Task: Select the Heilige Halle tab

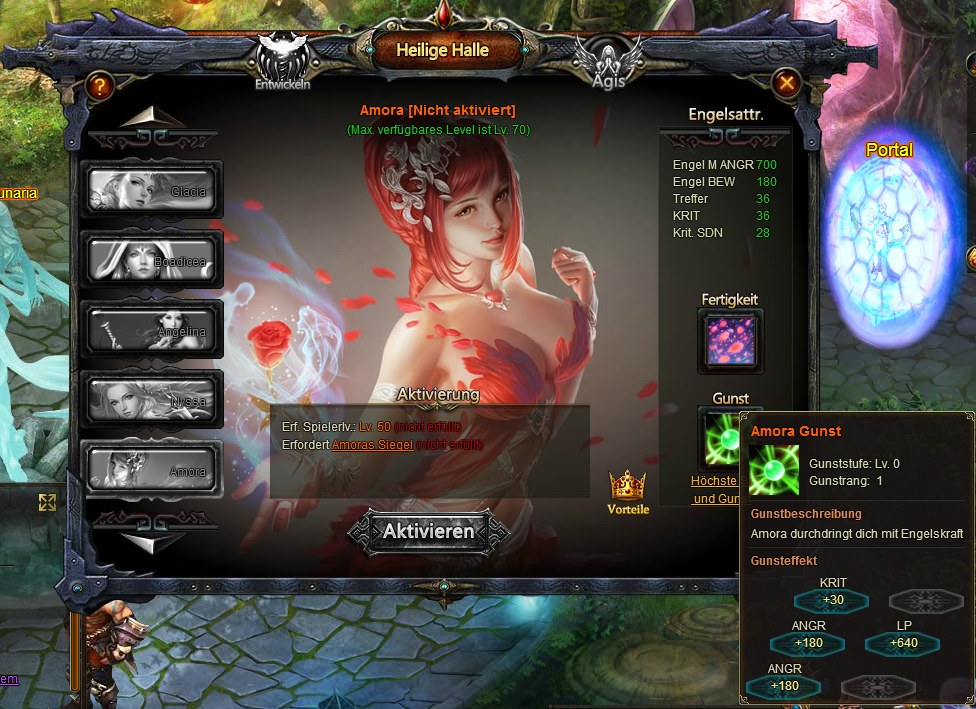Action: click(442, 50)
